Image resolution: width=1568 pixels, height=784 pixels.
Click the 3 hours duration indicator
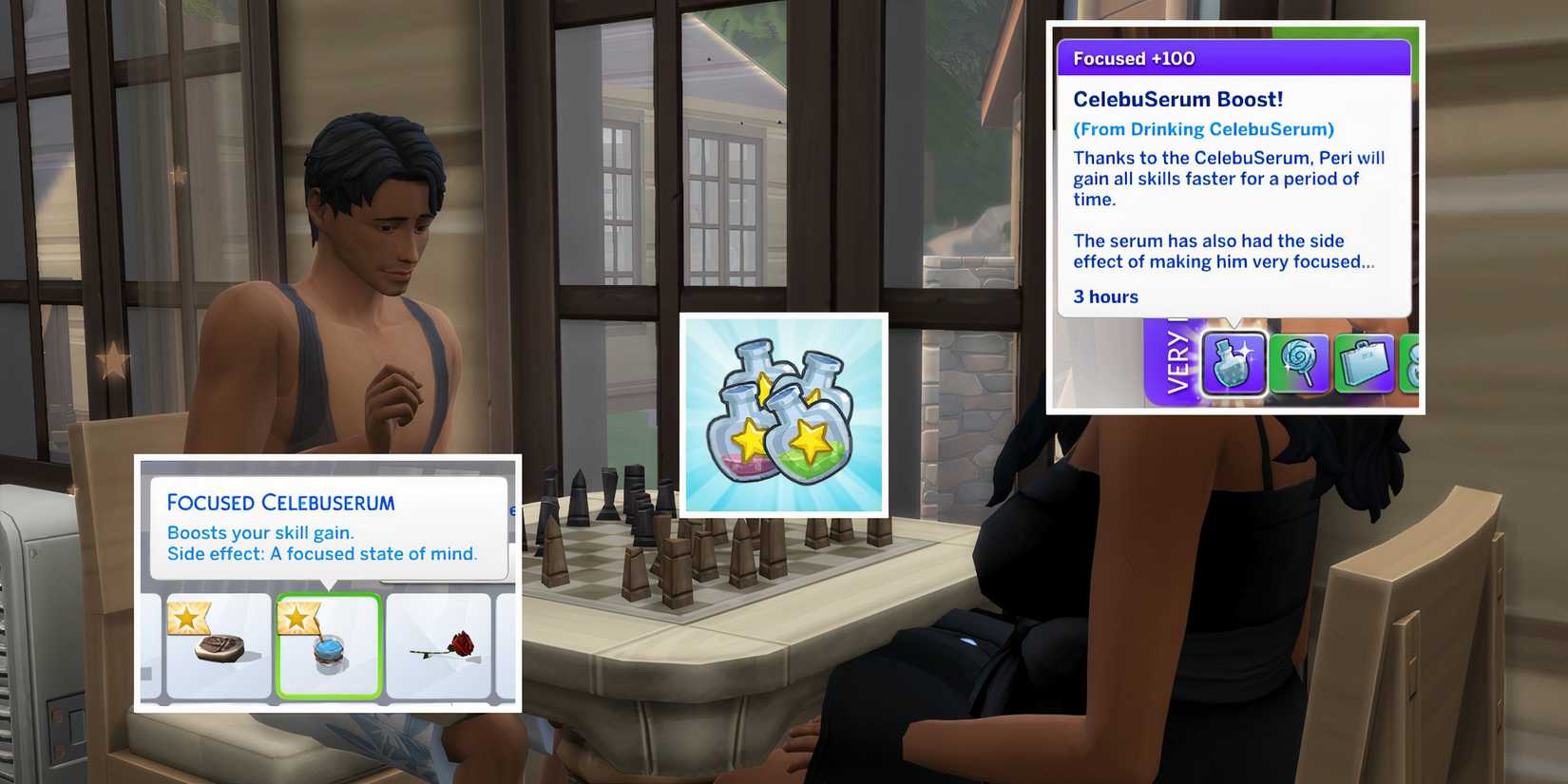[1105, 296]
